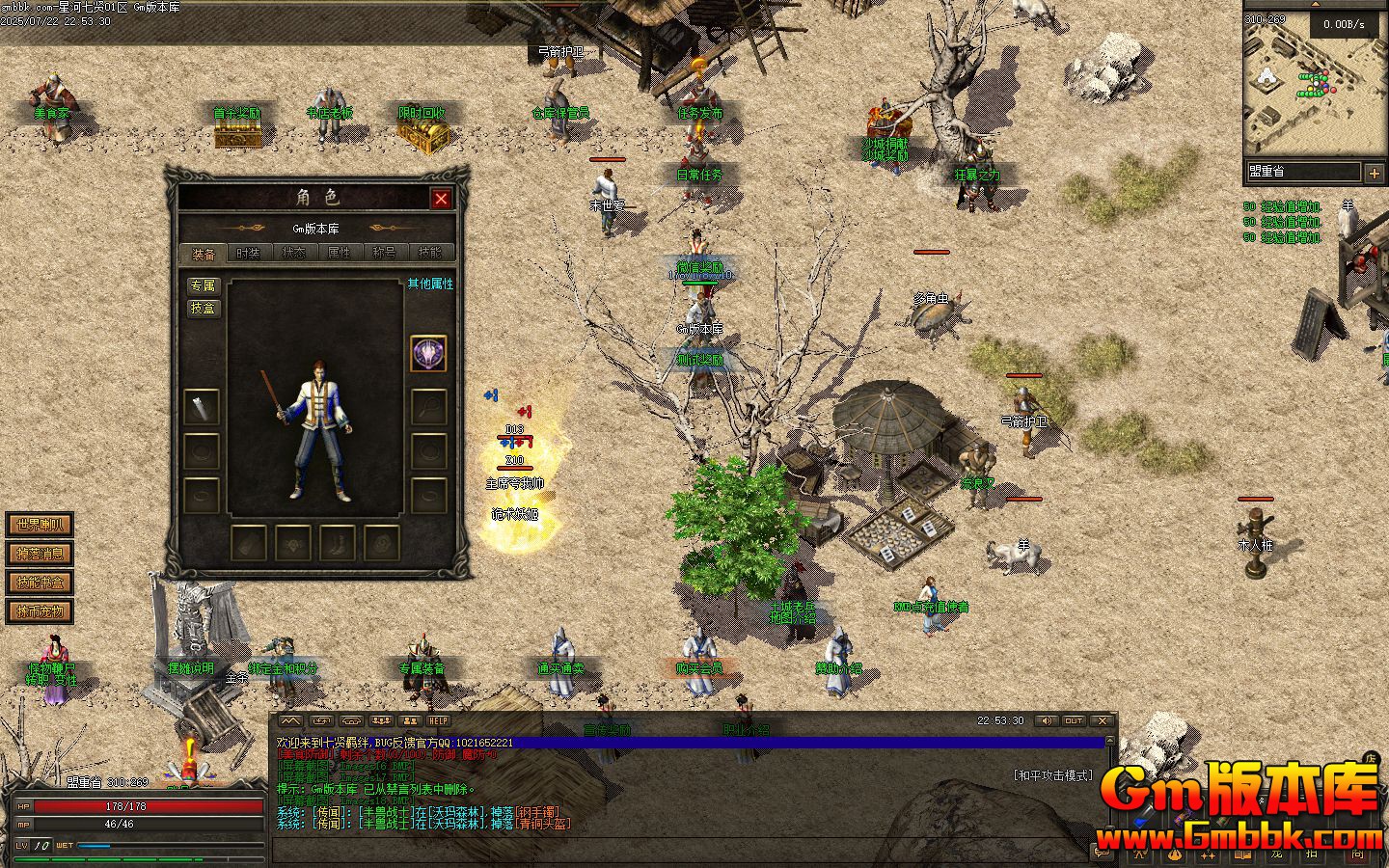The height and width of the screenshot is (868, 1389).
Task: Toggle the chat bar sound speaker
Action: 1046,721
